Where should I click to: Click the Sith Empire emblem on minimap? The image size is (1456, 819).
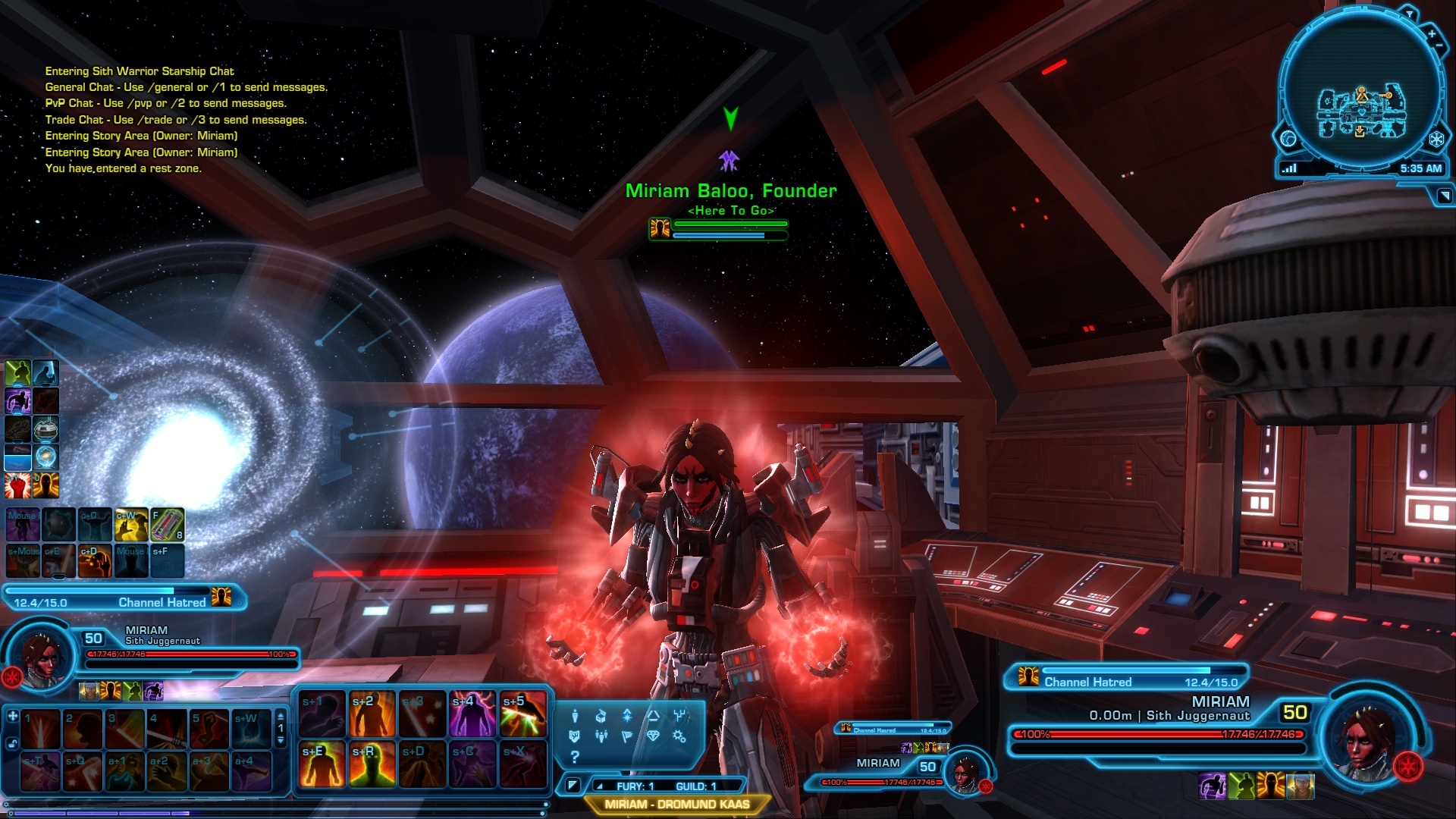pos(1436,140)
